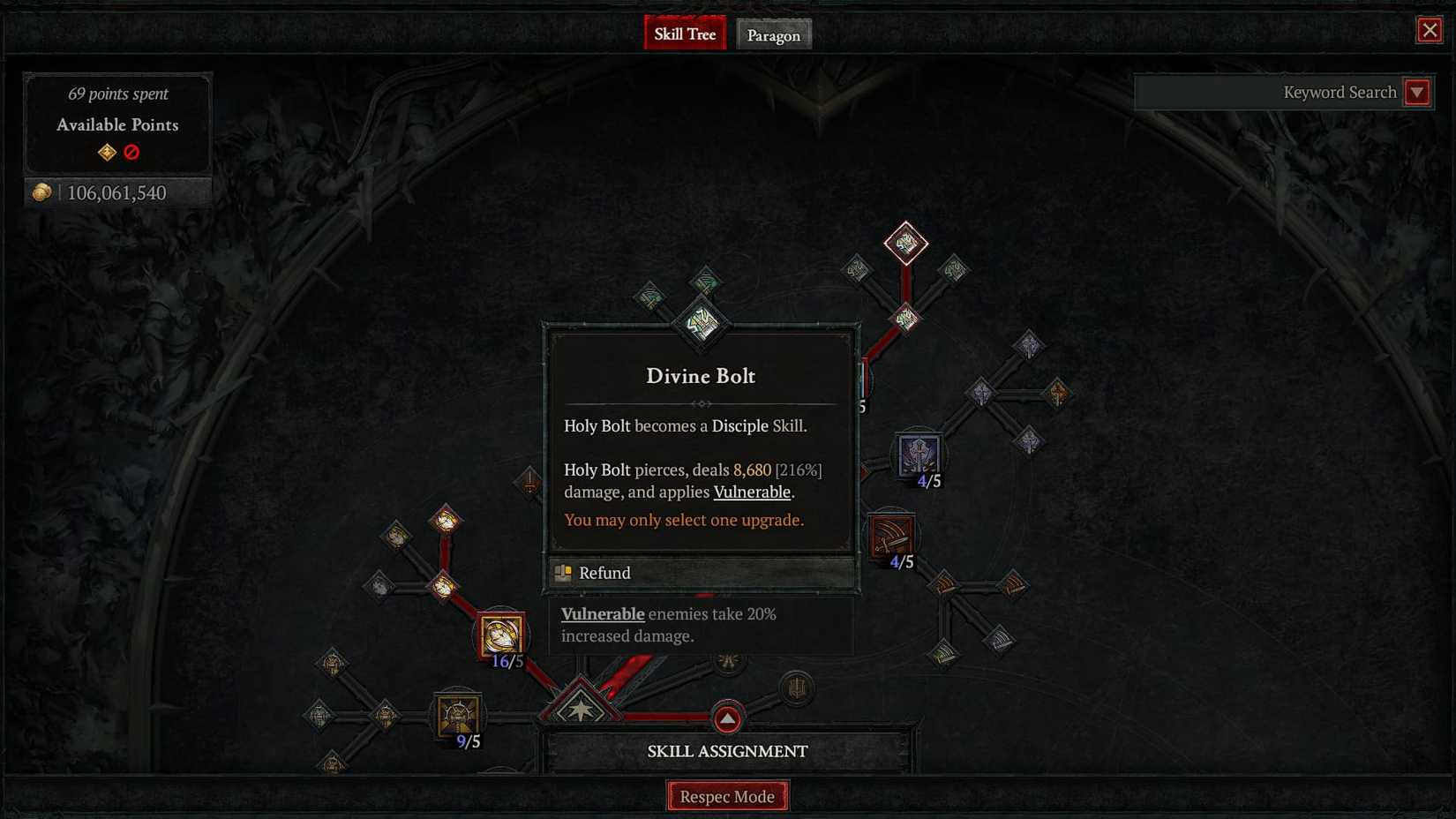Select the Skill Tree tab
Screen dimensions: 1456x819
685,34
